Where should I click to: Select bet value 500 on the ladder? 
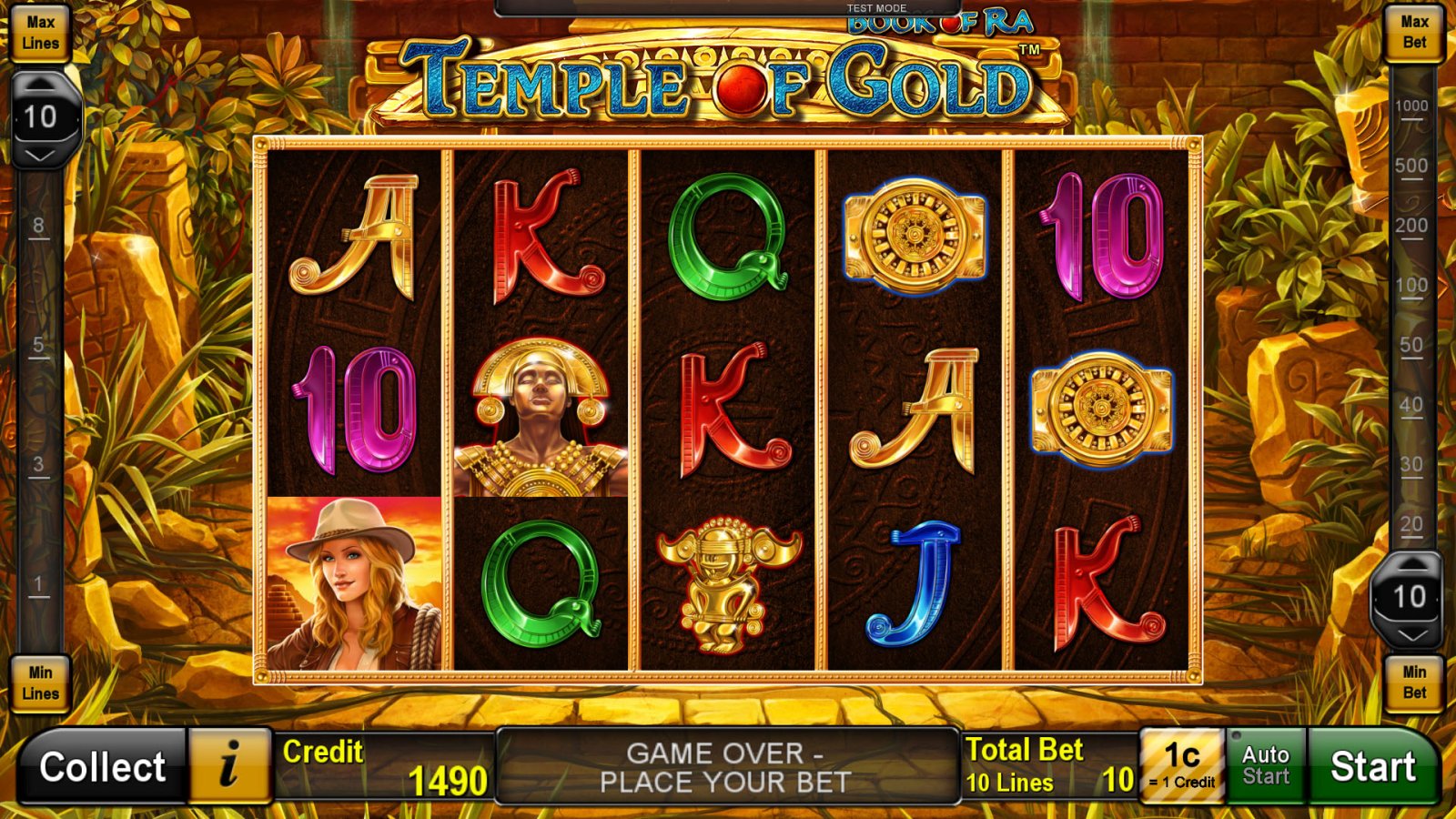point(1410,167)
